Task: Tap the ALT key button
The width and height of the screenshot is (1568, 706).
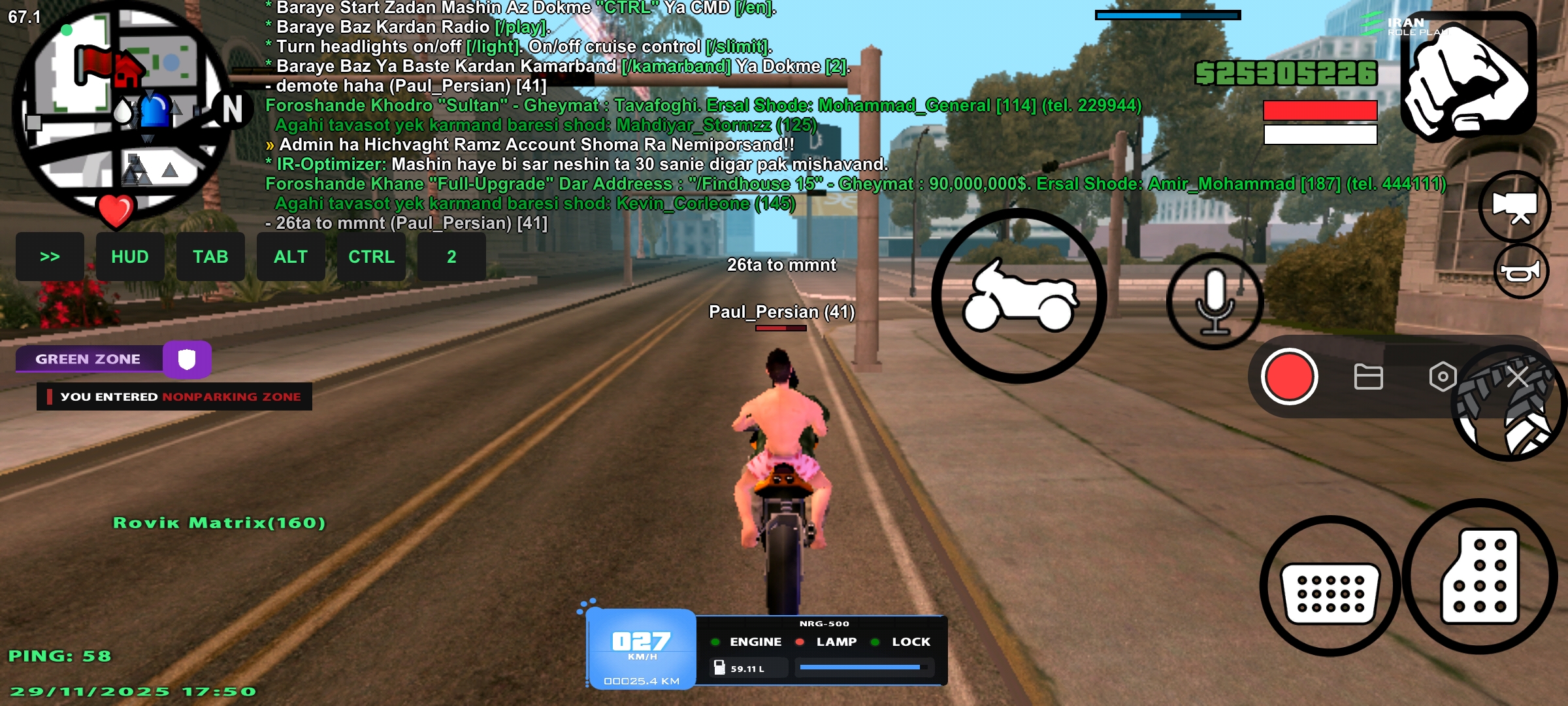Action: [291, 257]
